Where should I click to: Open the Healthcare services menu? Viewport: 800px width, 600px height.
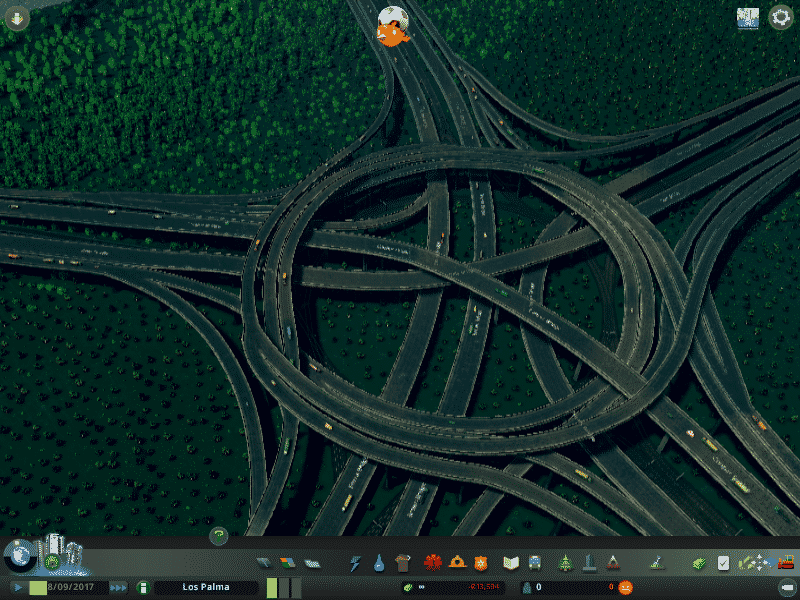click(433, 563)
